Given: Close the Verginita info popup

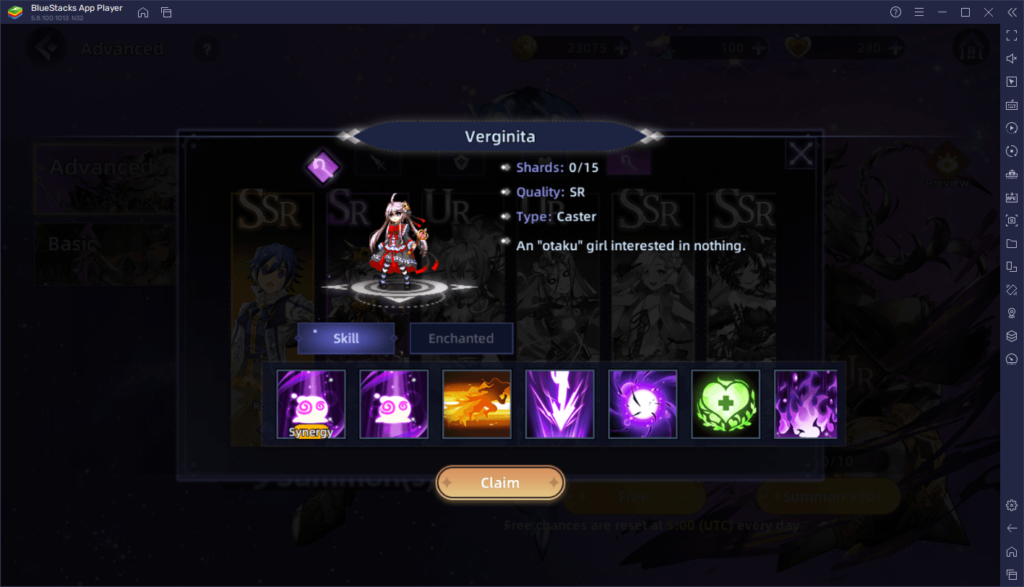Looking at the screenshot, I should coord(800,154).
